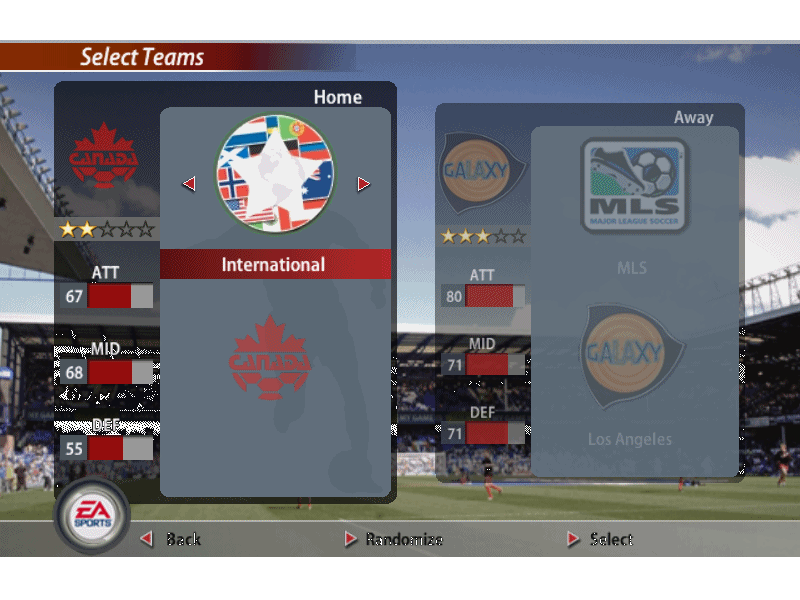
Task: Click the right arrow beside the league emblem
Action: [x=363, y=184]
